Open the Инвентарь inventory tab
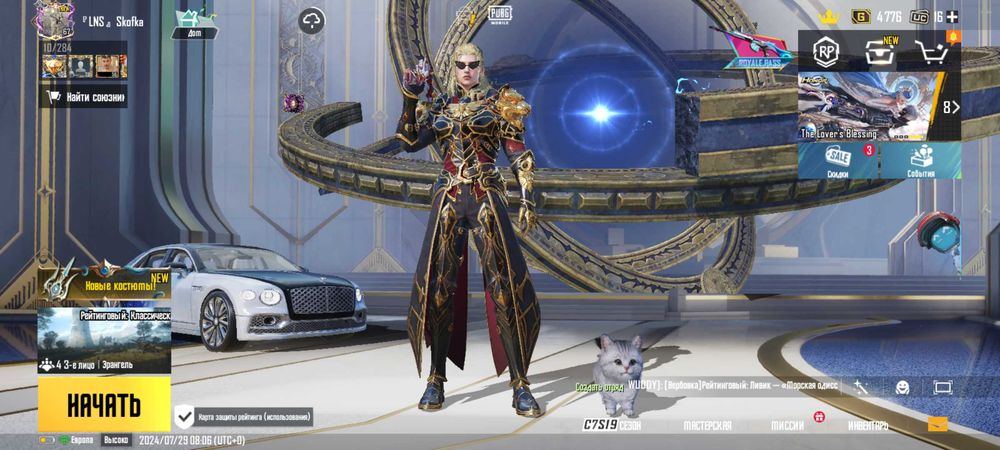Image resolution: width=1000 pixels, height=450 pixels. [x=867, y=425]
